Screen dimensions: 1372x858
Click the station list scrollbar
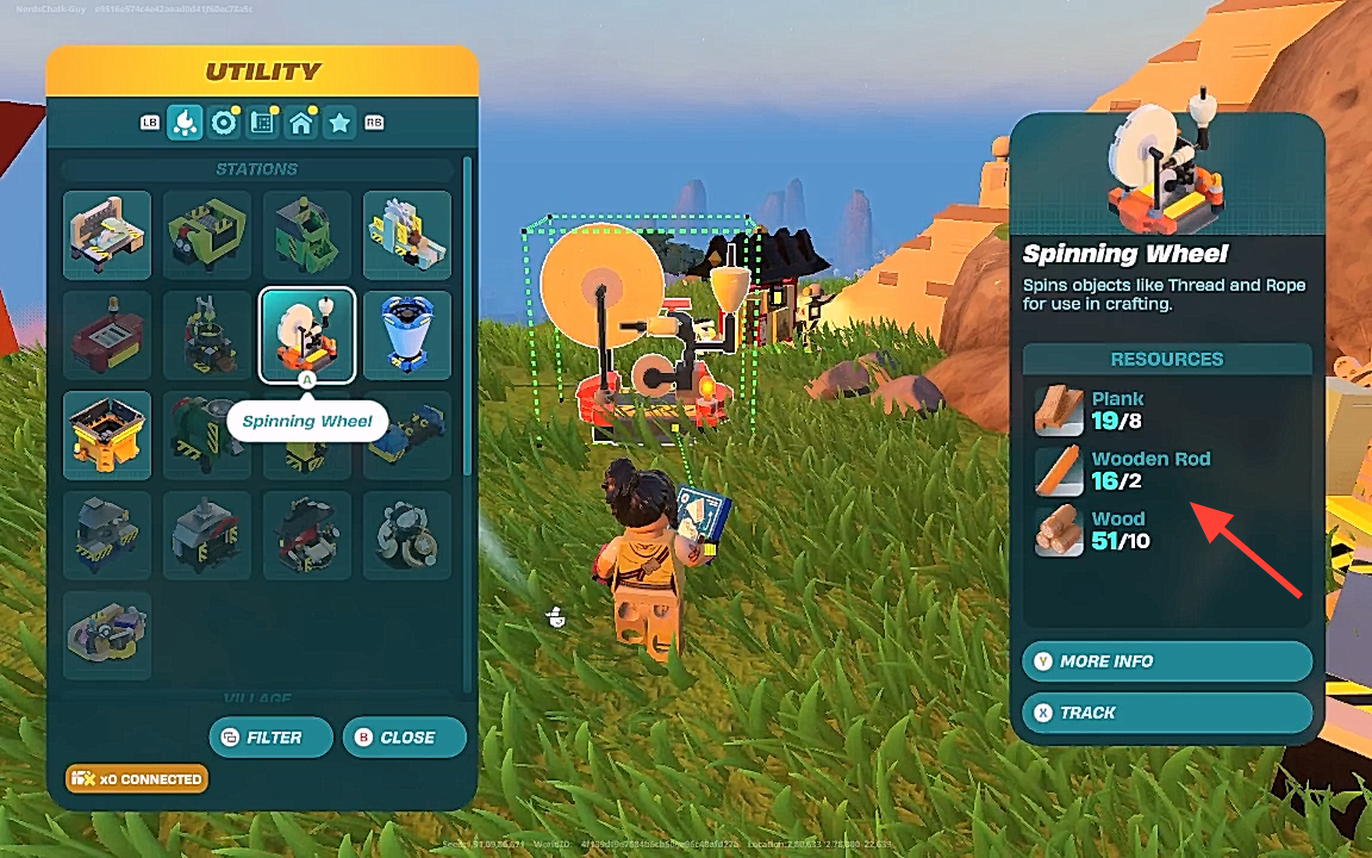point(467,320)
